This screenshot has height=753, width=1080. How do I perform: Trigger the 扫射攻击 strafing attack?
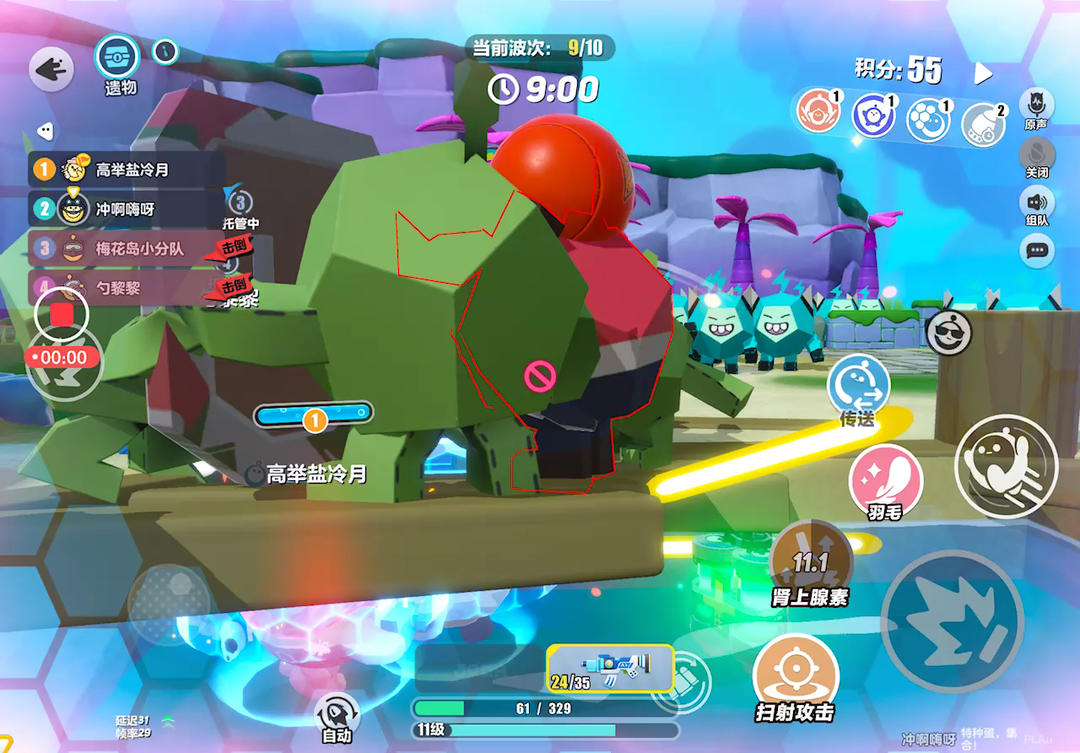[x=795, y=670]
